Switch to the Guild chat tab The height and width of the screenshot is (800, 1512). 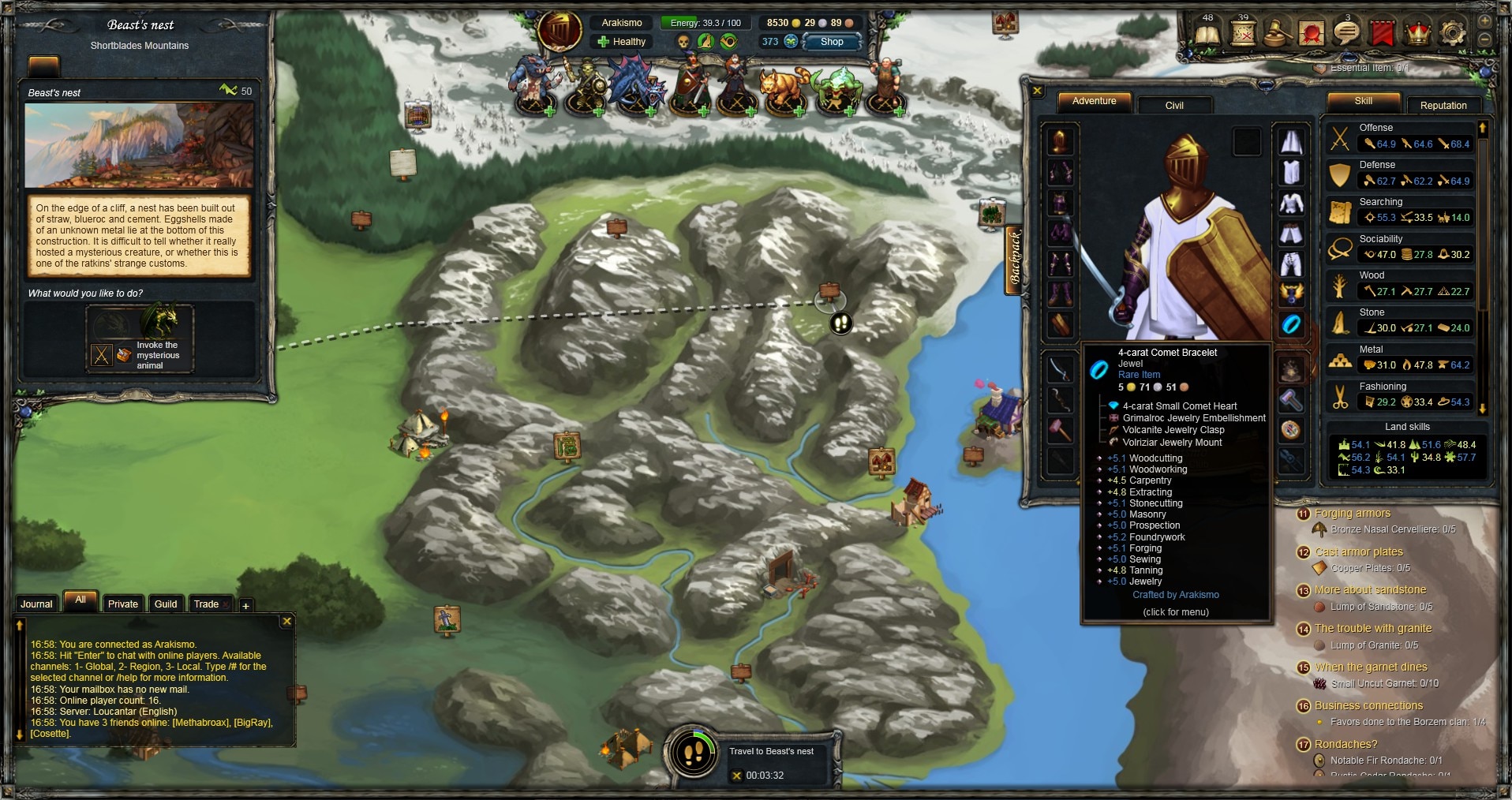(166, 604)
